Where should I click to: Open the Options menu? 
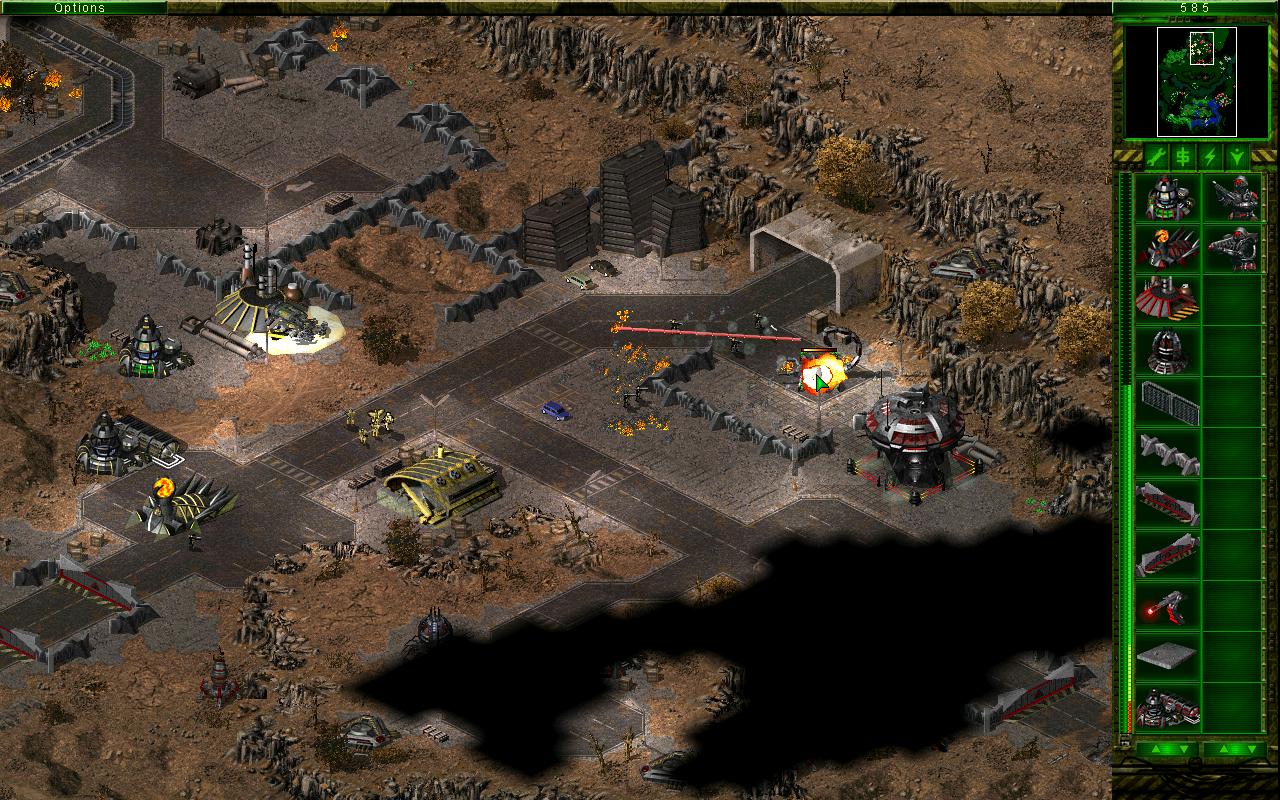coord(80,8)
